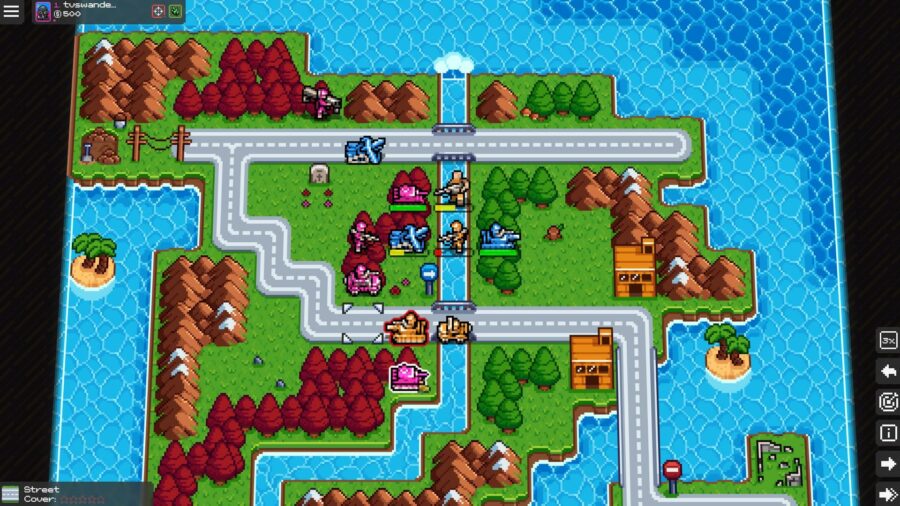Open the hamburger menu
Screen dimensions: 900x506
[12, 11]
